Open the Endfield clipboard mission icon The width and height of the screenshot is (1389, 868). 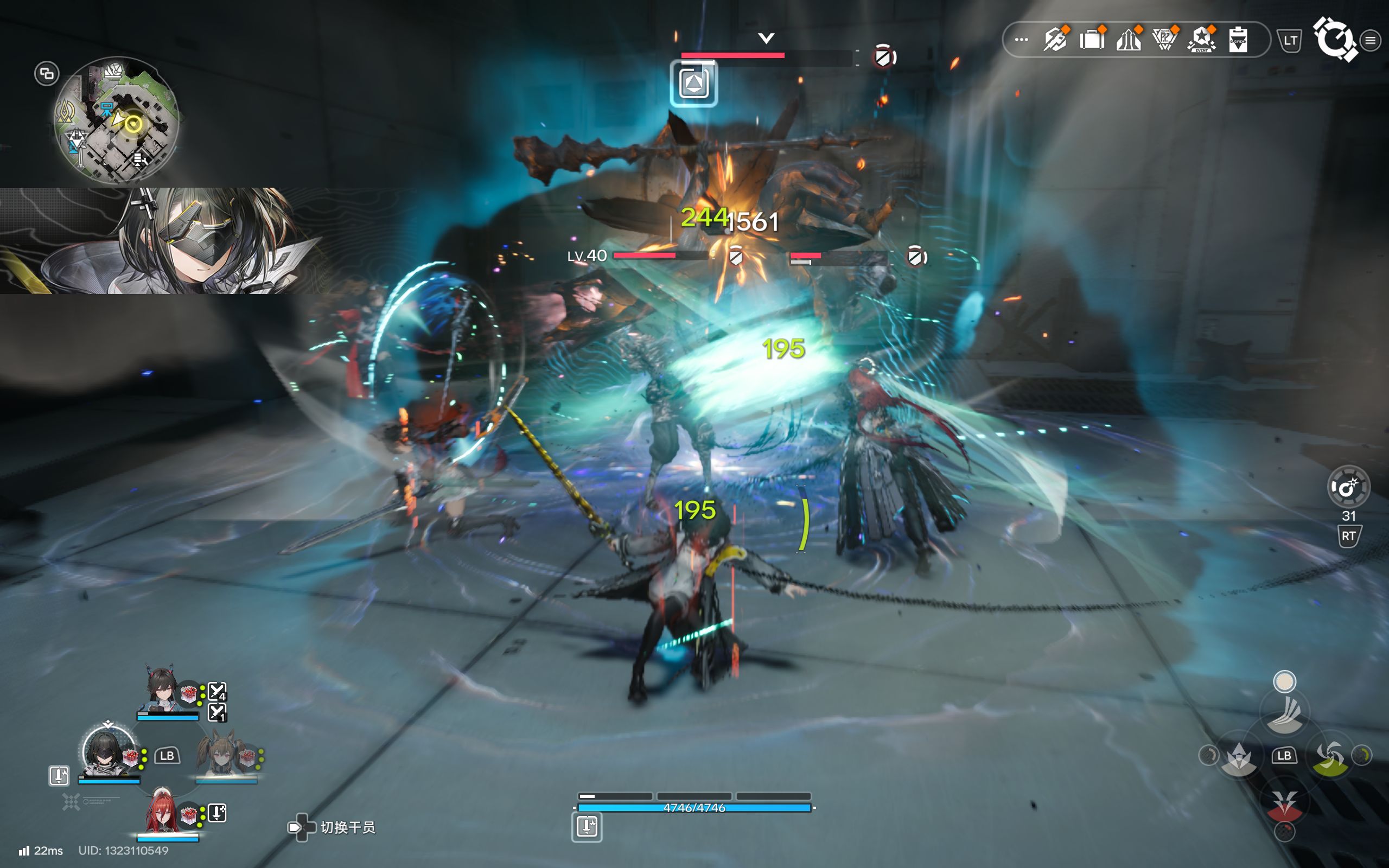coord(1238,40)
